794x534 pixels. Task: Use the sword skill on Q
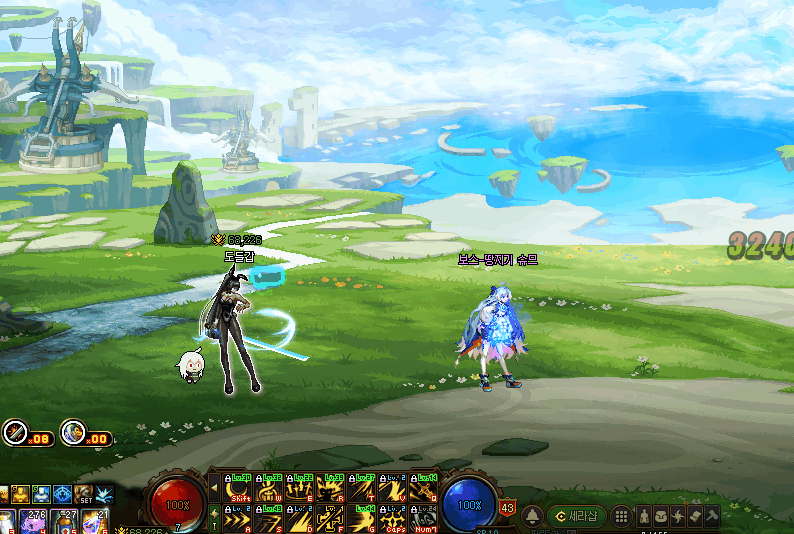point(422,488)
